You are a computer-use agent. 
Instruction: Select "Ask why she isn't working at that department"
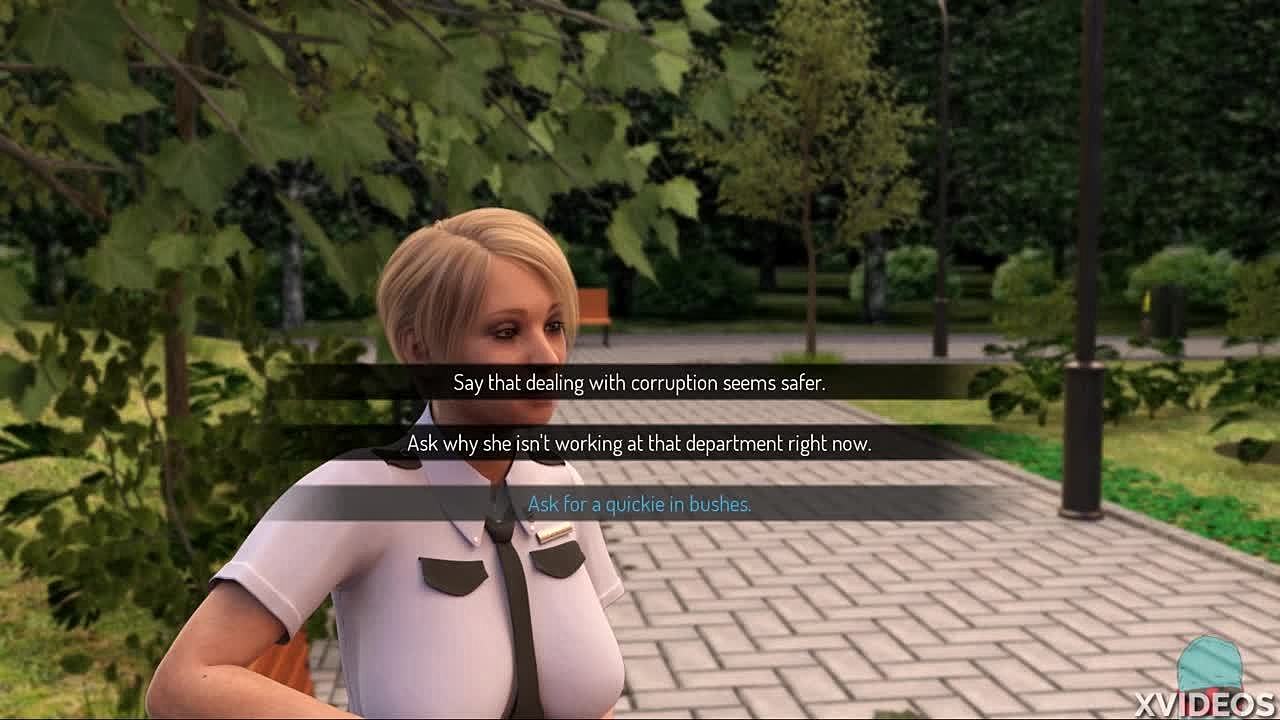click(639, 443)
